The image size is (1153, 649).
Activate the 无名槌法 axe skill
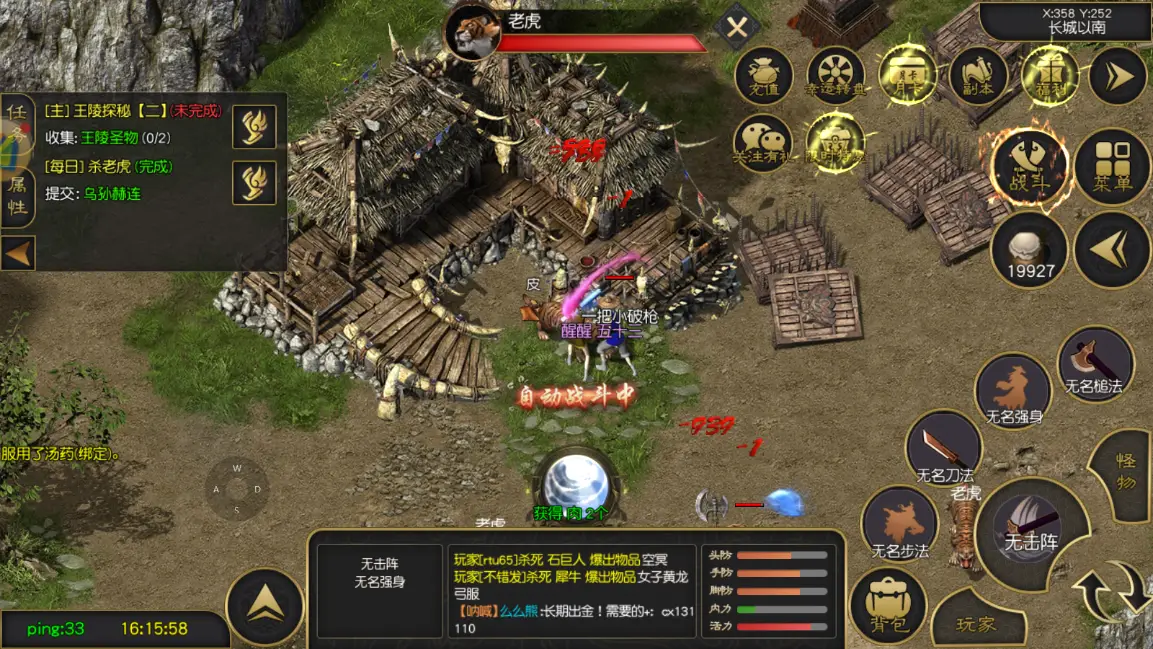click(x=1095, y=366)
